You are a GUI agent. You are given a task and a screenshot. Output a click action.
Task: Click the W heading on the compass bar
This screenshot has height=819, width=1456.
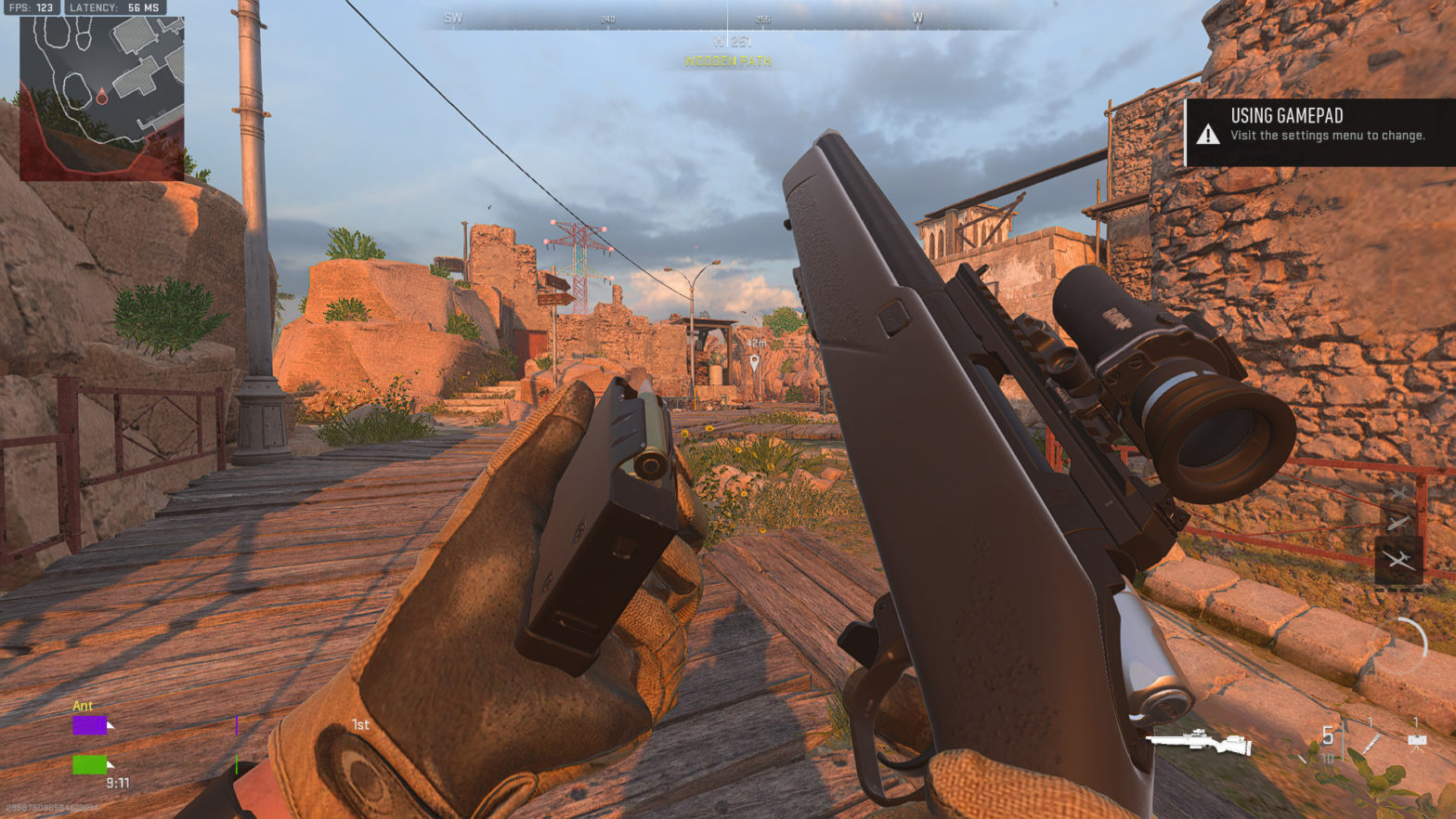tap(917, 17)
